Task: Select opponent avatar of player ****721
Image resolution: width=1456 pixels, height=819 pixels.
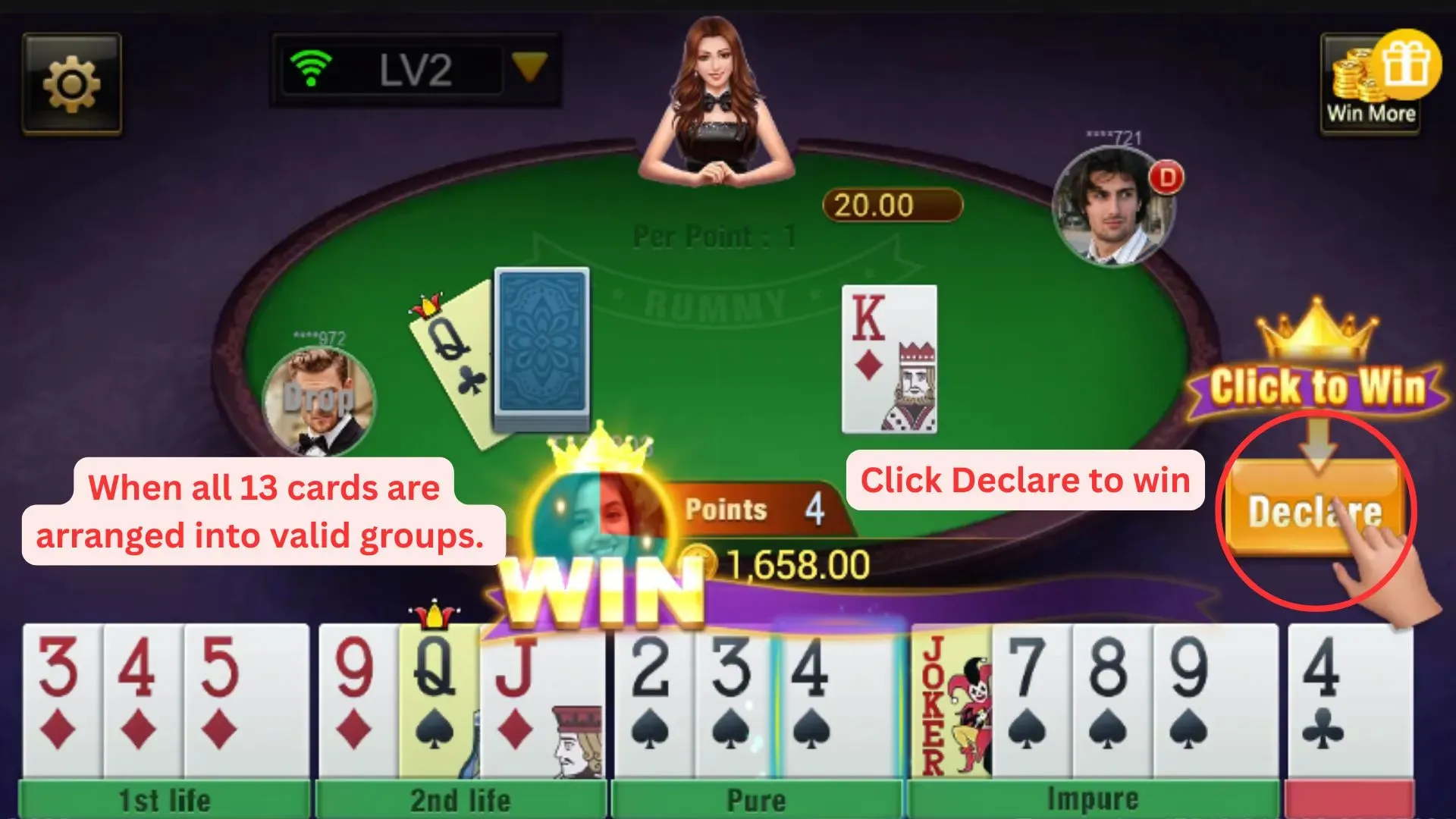Action: coord(1111,205)
